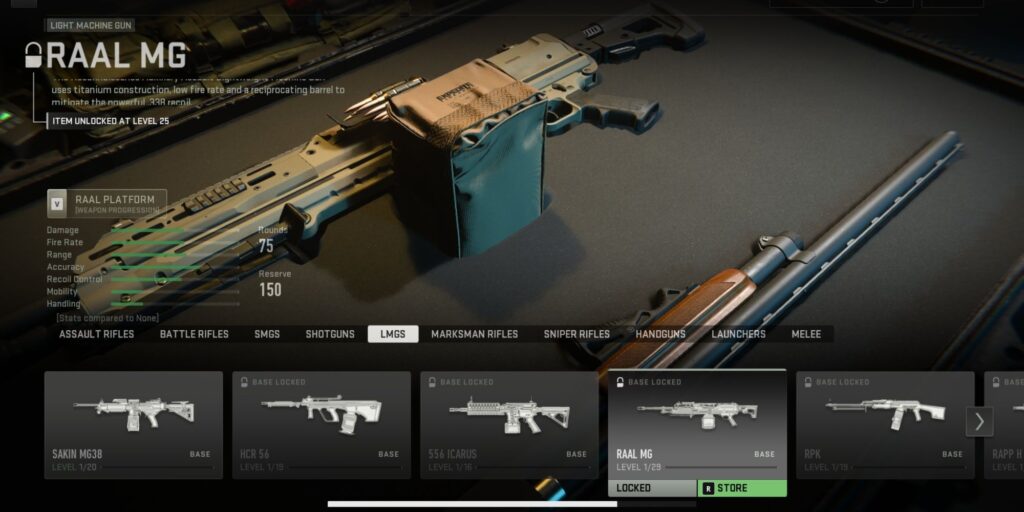Open the Store for RAAL MG
The width and height of the screenshot is (1024, 512).
click(x=741, y=488)
